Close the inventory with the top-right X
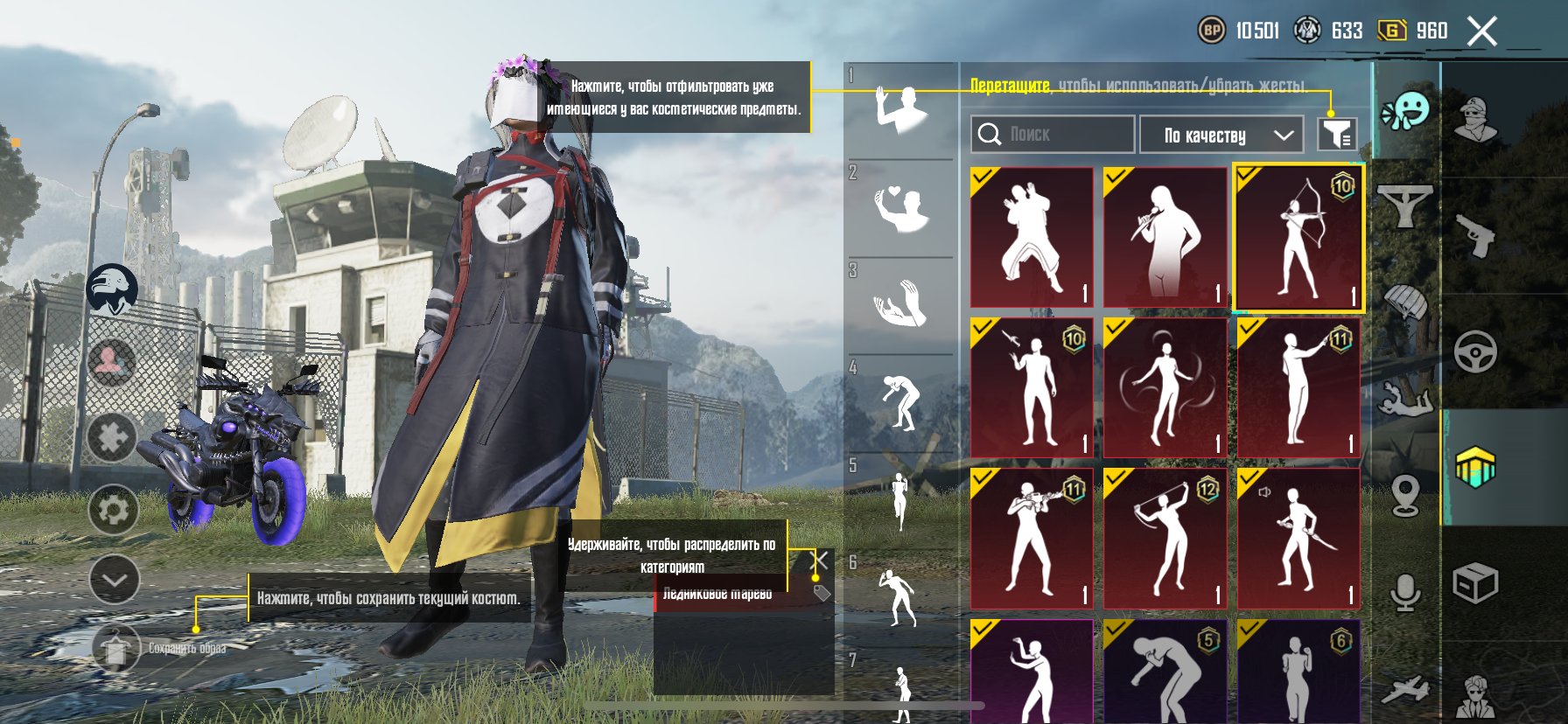Image resolution: width=1568 pixels, height=724 pixels. coord(1482,32)
